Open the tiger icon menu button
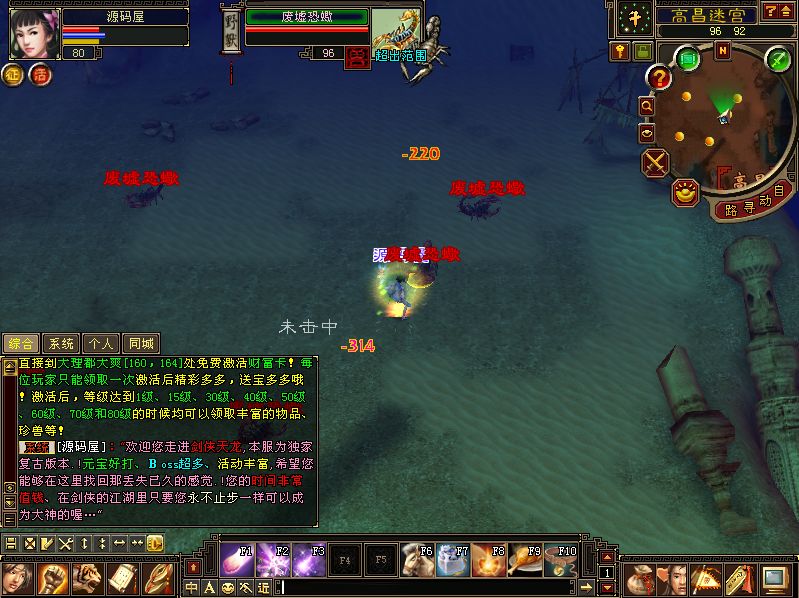Viewport: 799px width, 598px height. click(x=88, y=578)
